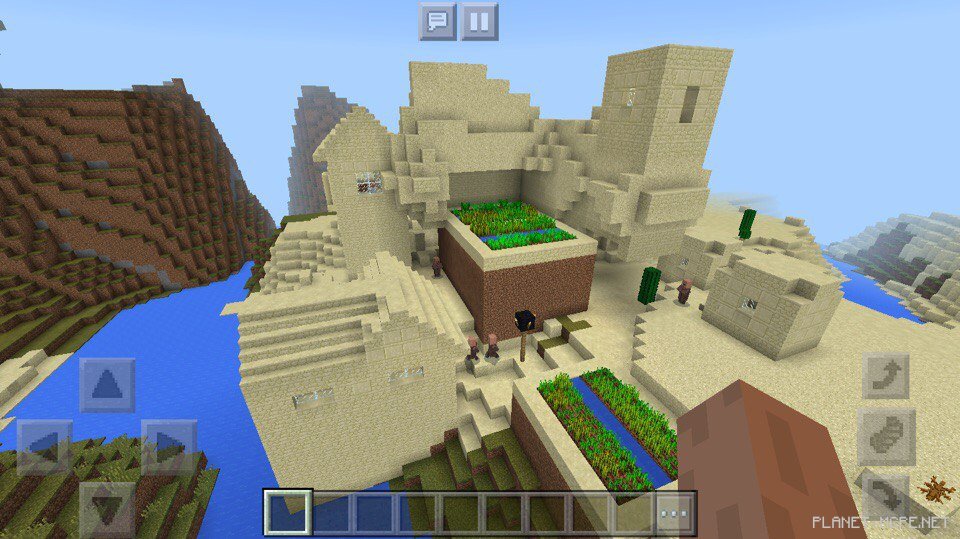Open inventory via the three-dots button
The width and height of the screenshot is (960, 539).
[x=675, y=513]
